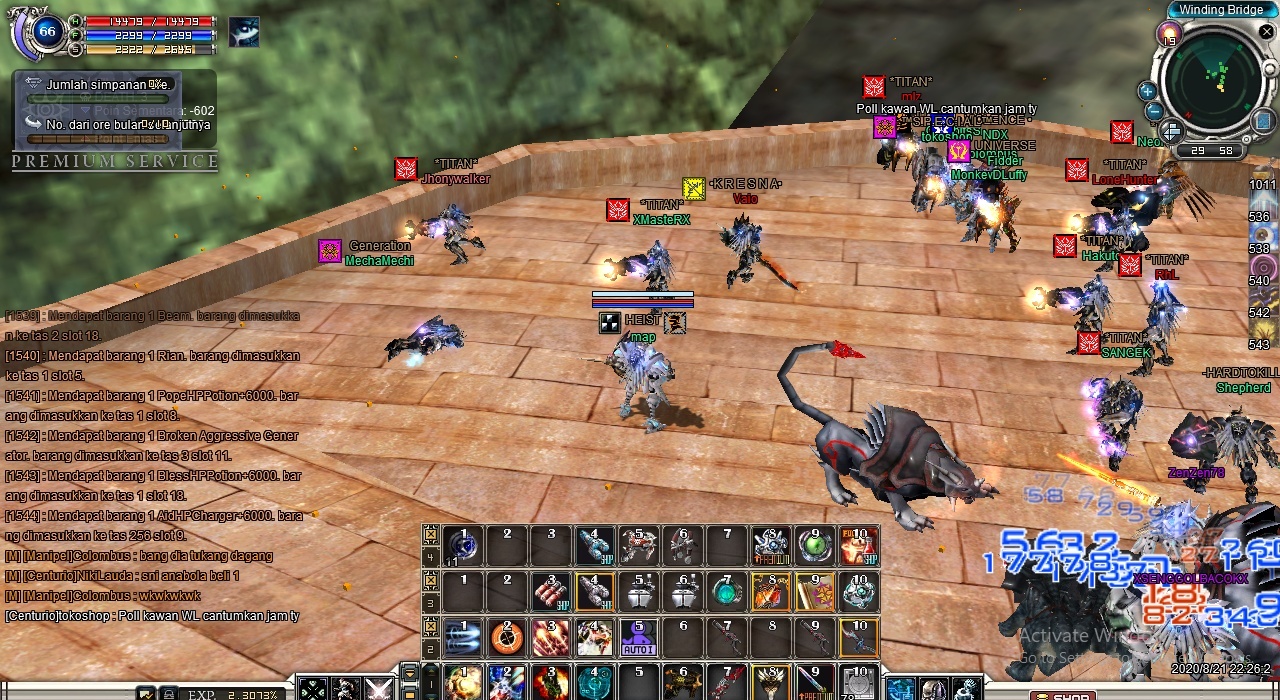Close hotbar row four with its X button
1280x700 pixels.
(431, 533)
